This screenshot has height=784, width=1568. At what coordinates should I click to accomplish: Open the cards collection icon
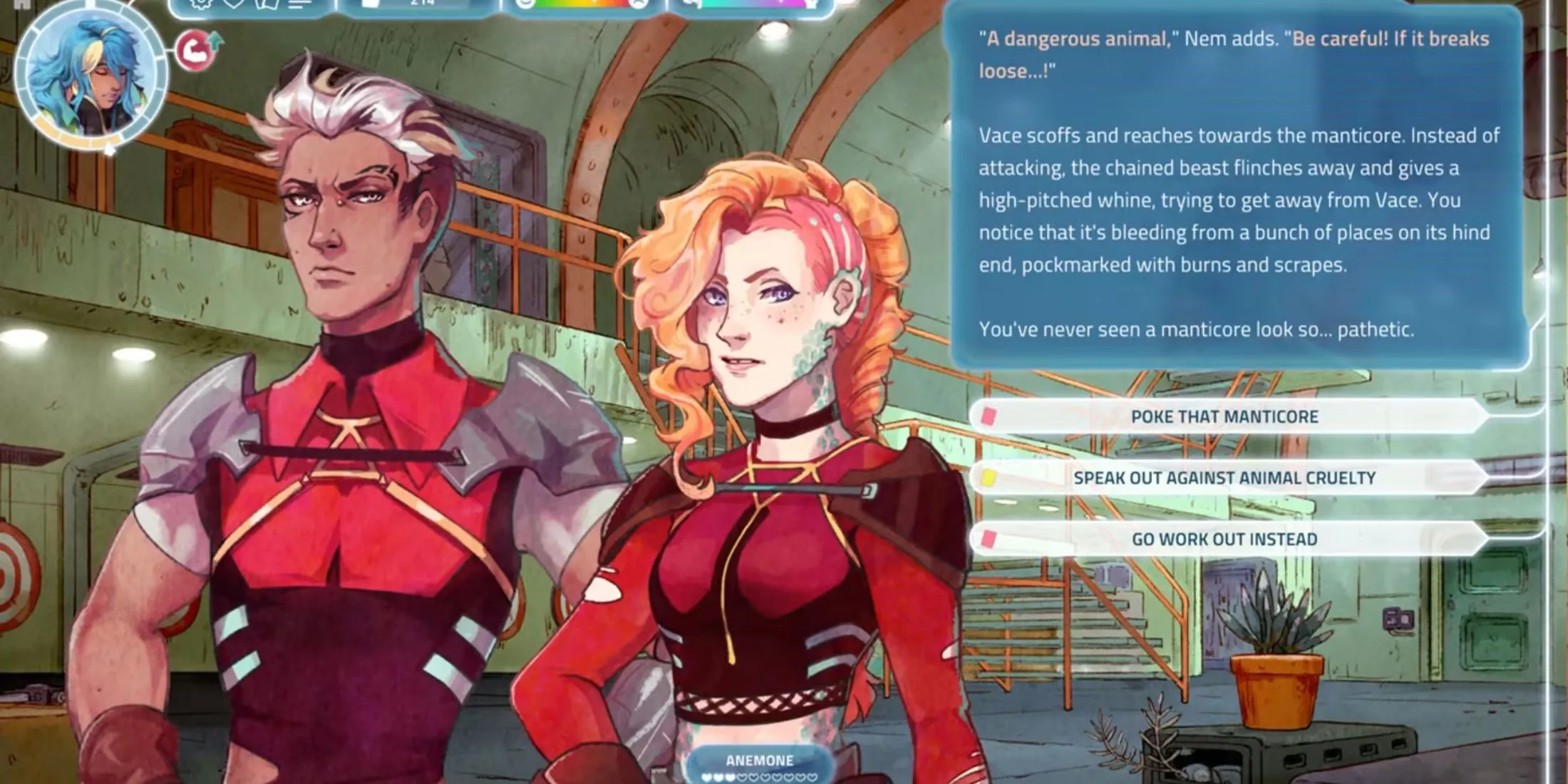pyautogui.click(x=267, y=4)
